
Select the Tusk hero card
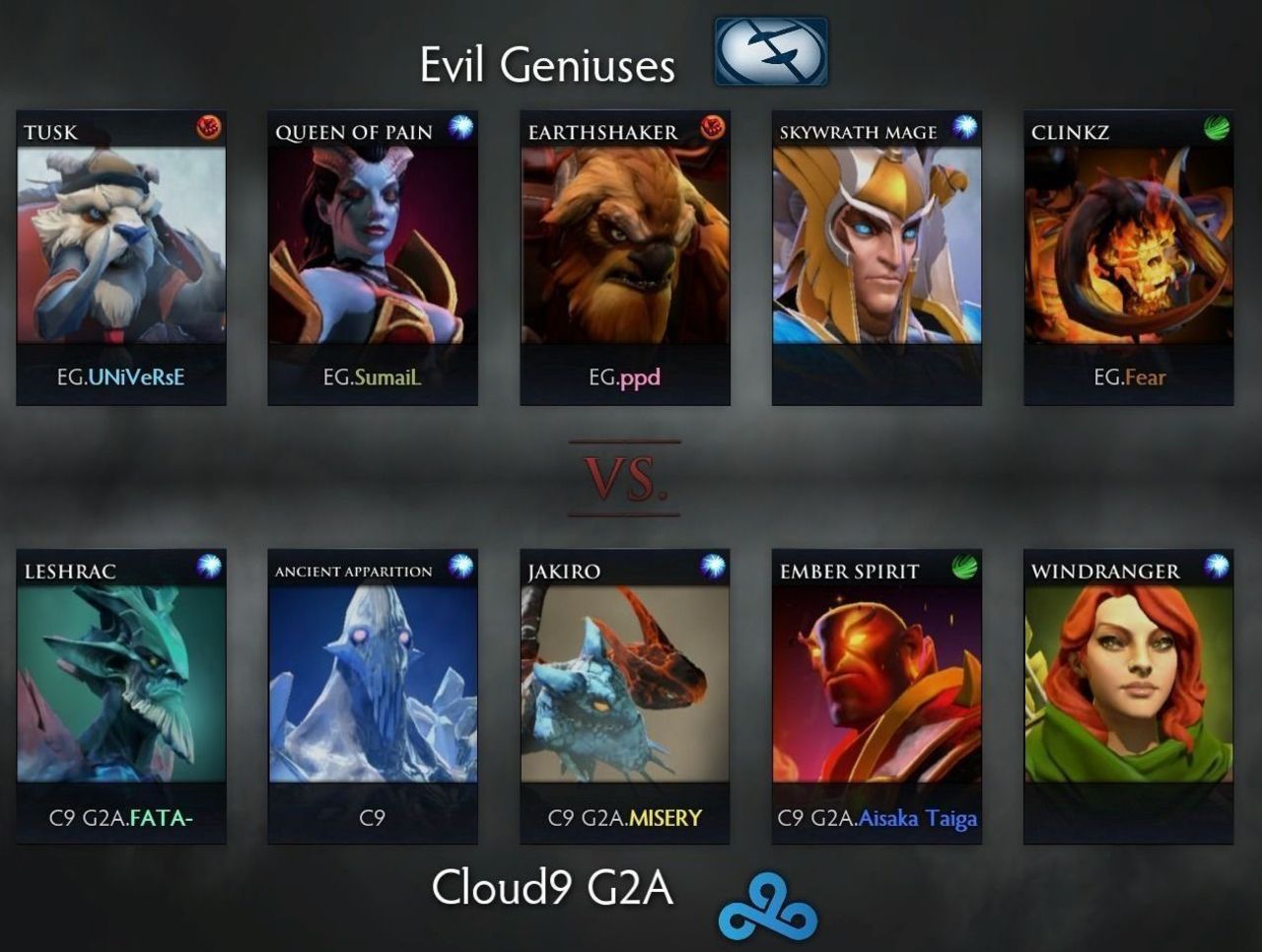pyautogui.click(x=121, y=245)
